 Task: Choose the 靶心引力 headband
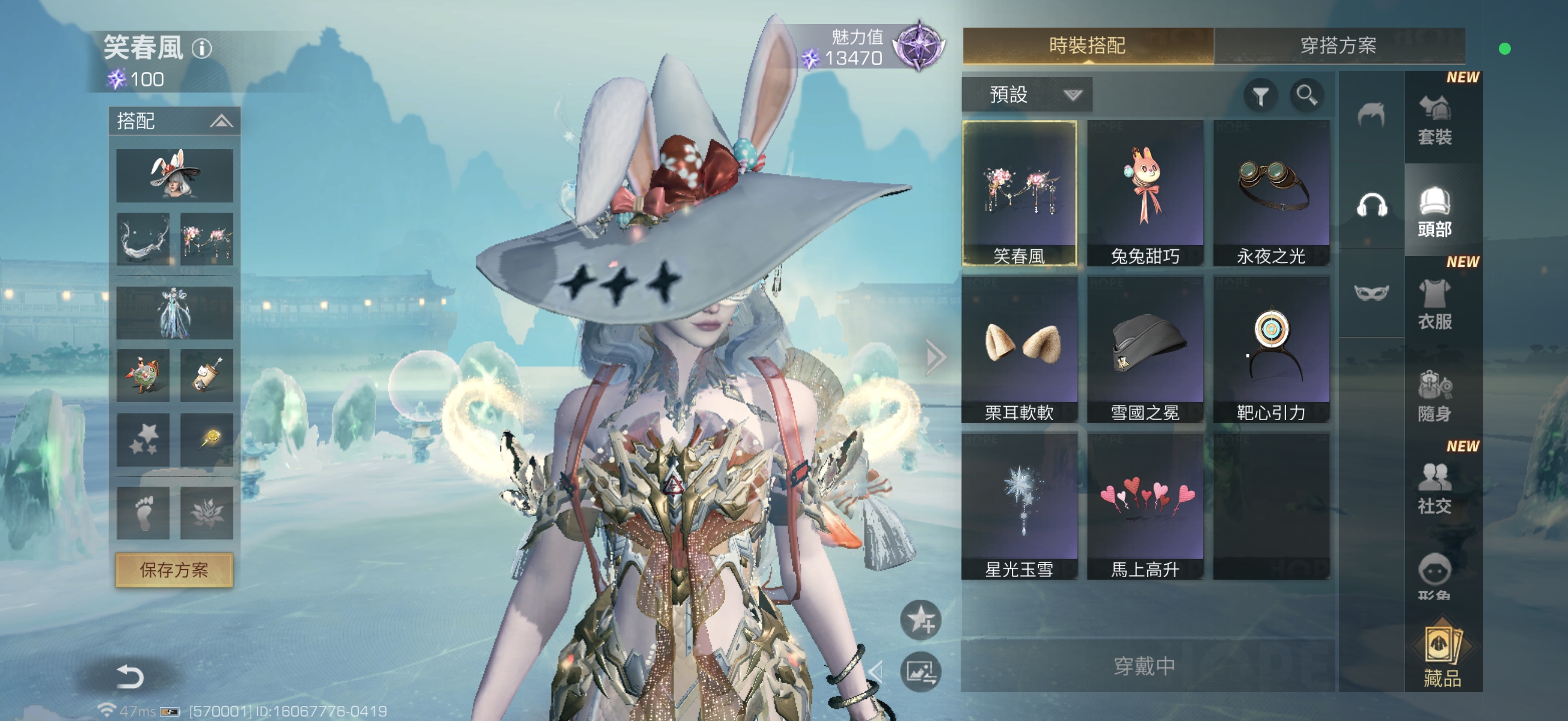1270,349
